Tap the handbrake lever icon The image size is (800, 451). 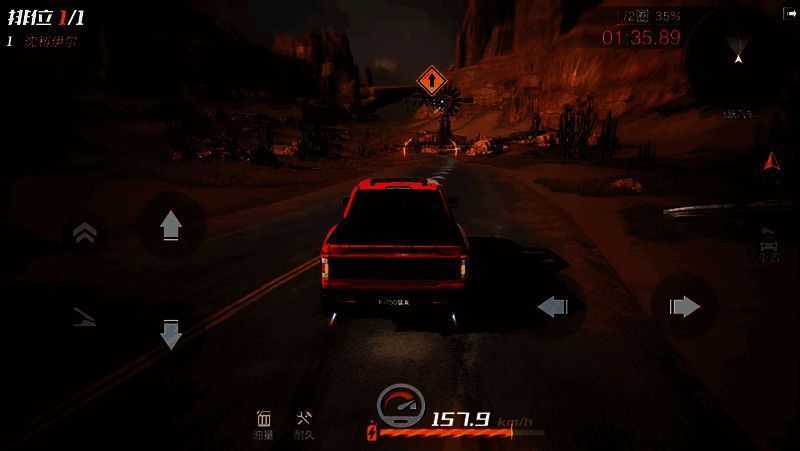pyautogui.click(x=85, y=318)
